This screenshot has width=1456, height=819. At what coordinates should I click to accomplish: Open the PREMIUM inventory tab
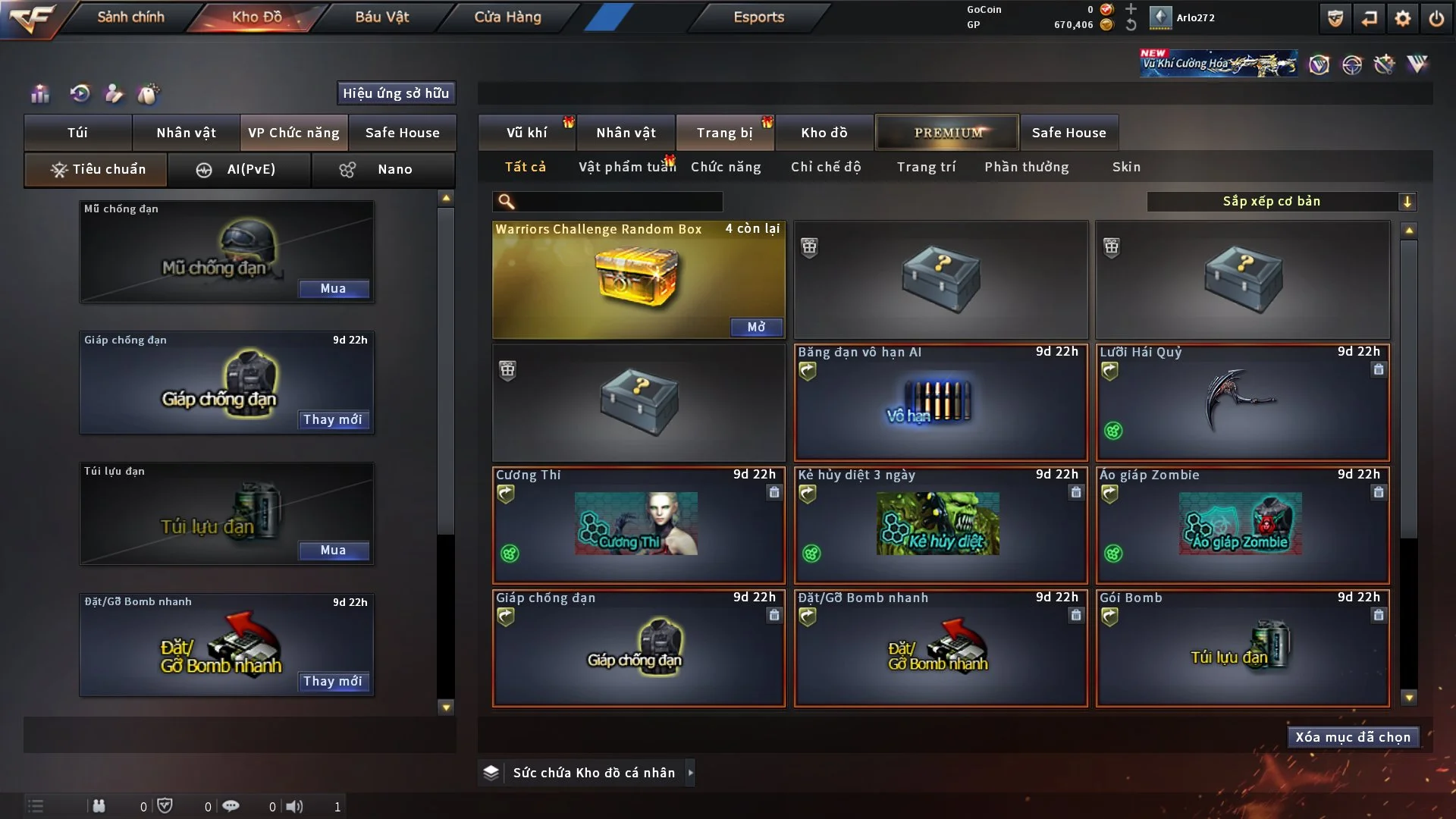coord(947,133)
